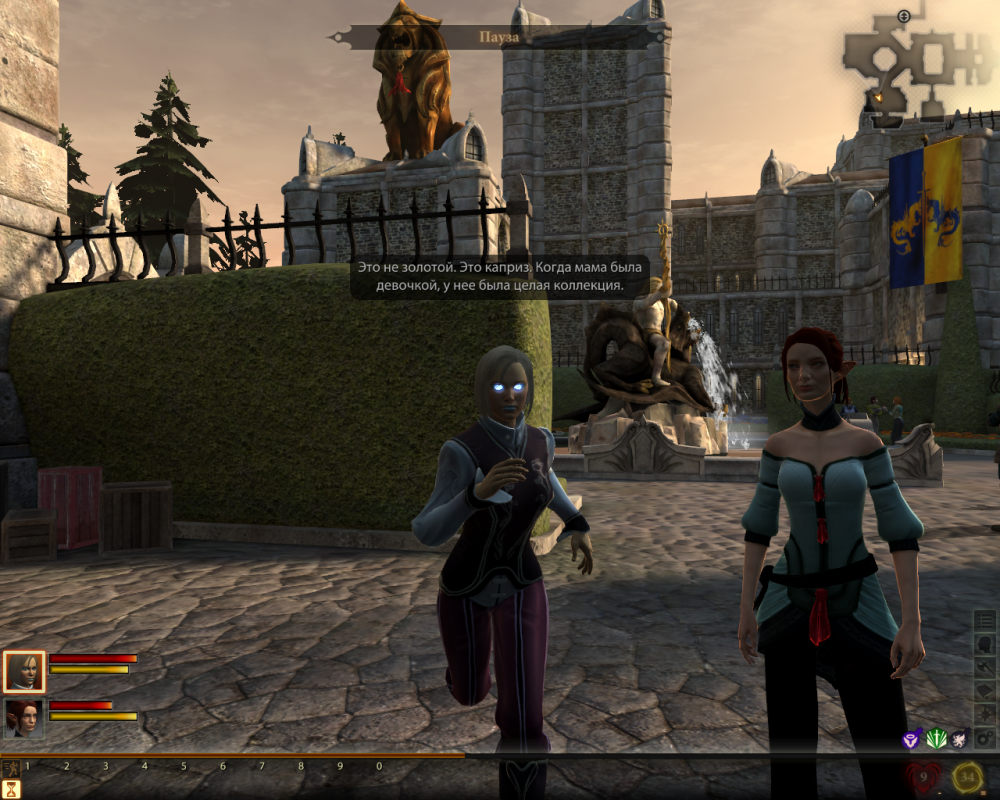1000x800 pixels.
Task: Open the starburst abilities button
Action: (985, 714)
